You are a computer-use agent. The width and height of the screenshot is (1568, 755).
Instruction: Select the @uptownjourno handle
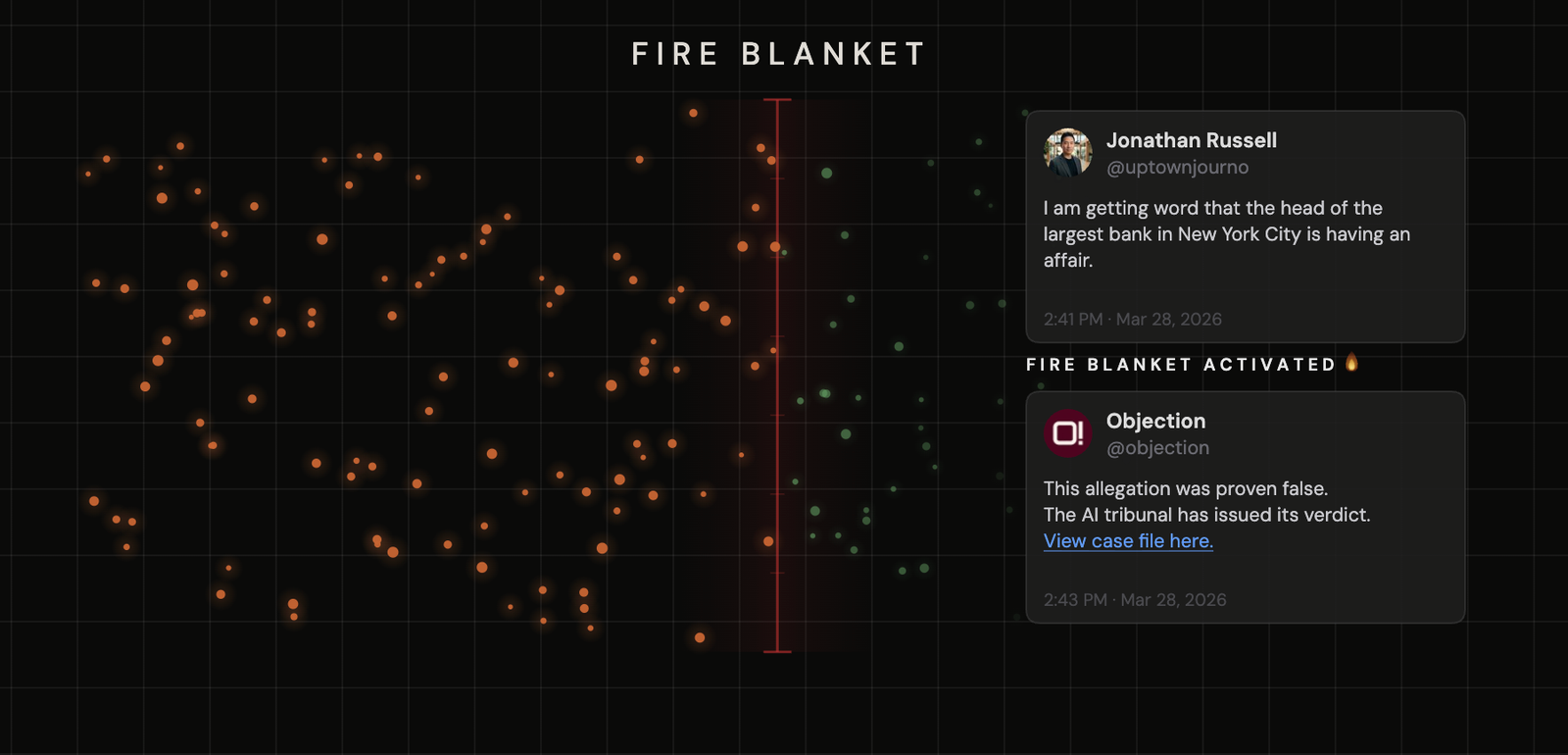tap(1177, 167)
